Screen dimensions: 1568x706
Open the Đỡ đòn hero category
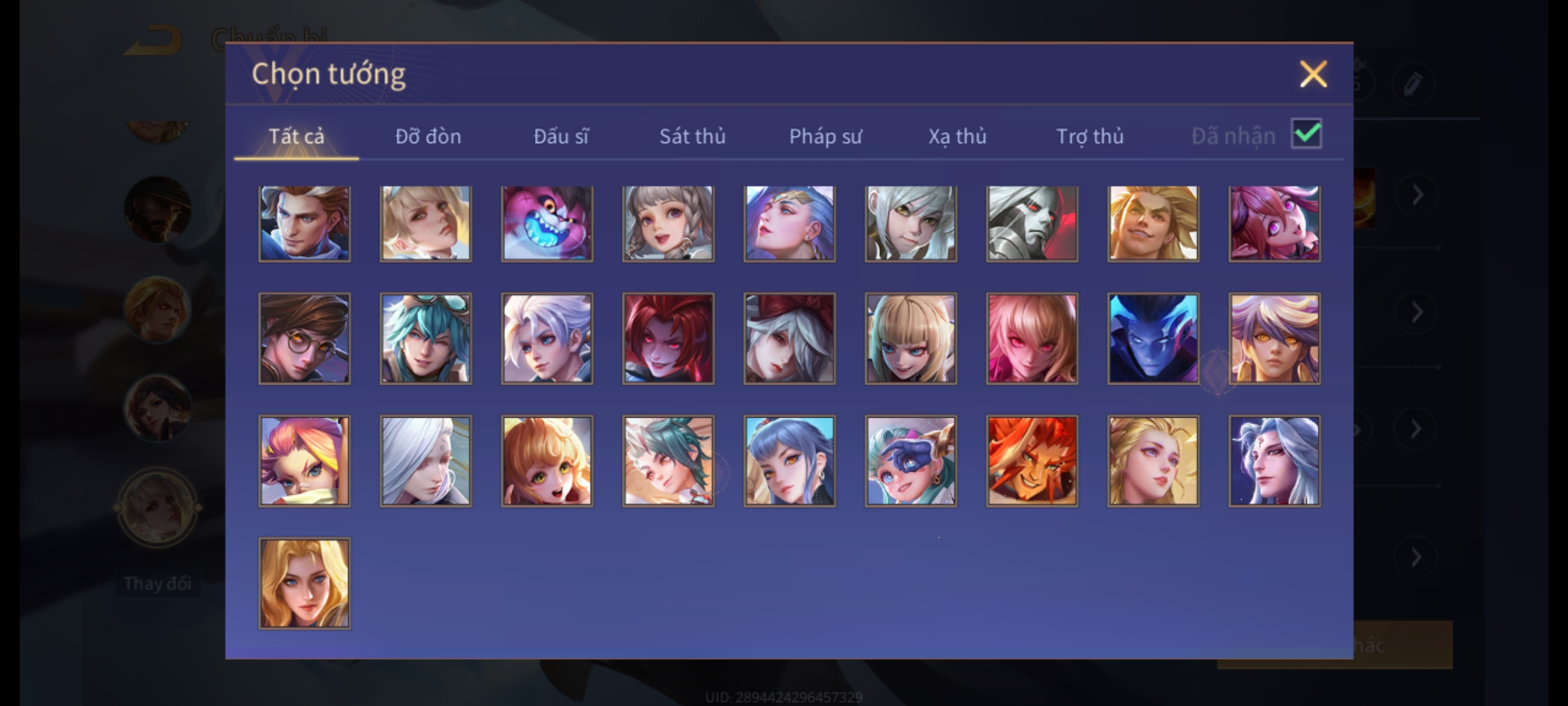428,136
